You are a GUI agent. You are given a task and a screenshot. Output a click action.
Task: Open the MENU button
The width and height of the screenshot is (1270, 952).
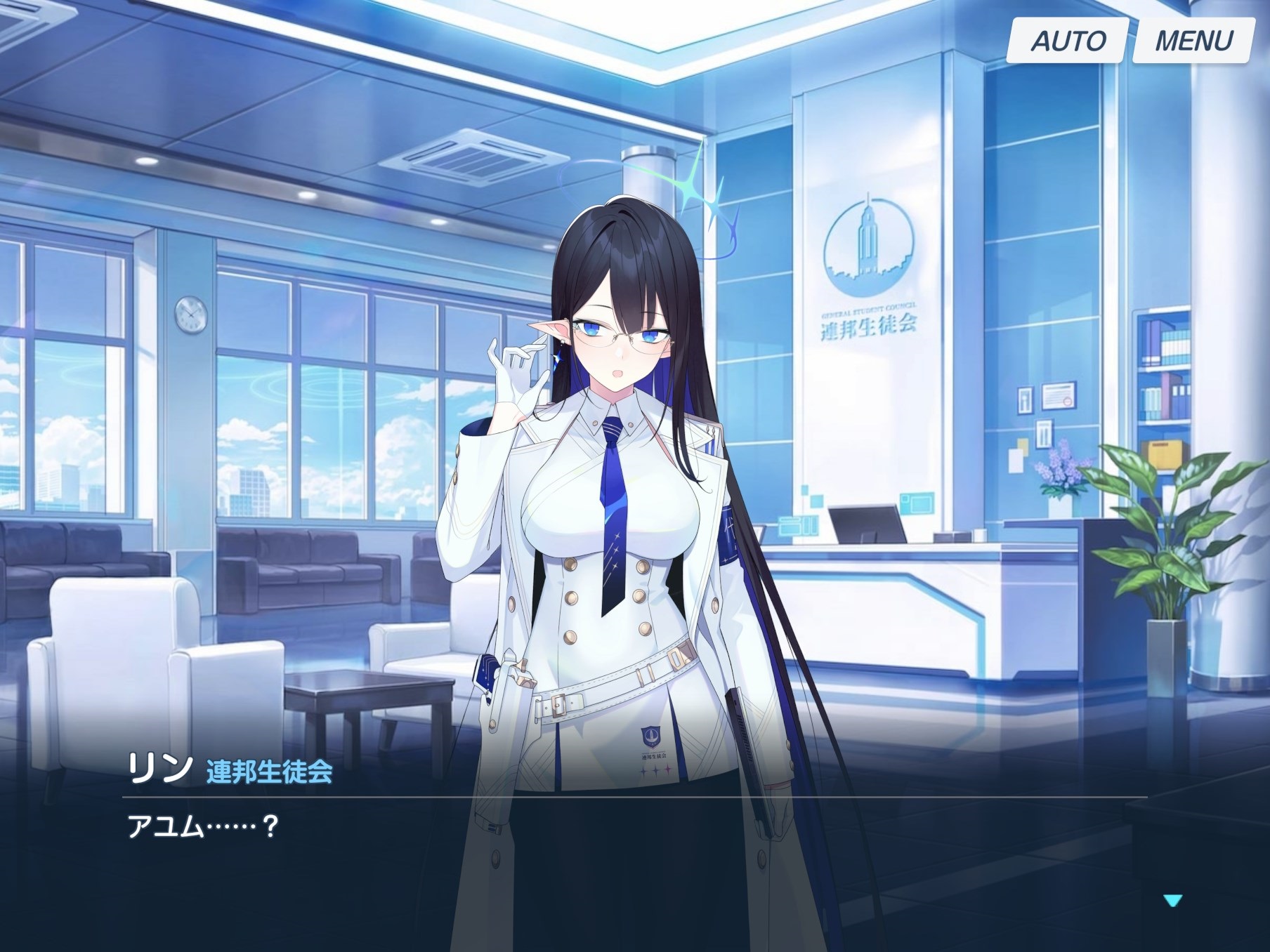point(1193,41)
